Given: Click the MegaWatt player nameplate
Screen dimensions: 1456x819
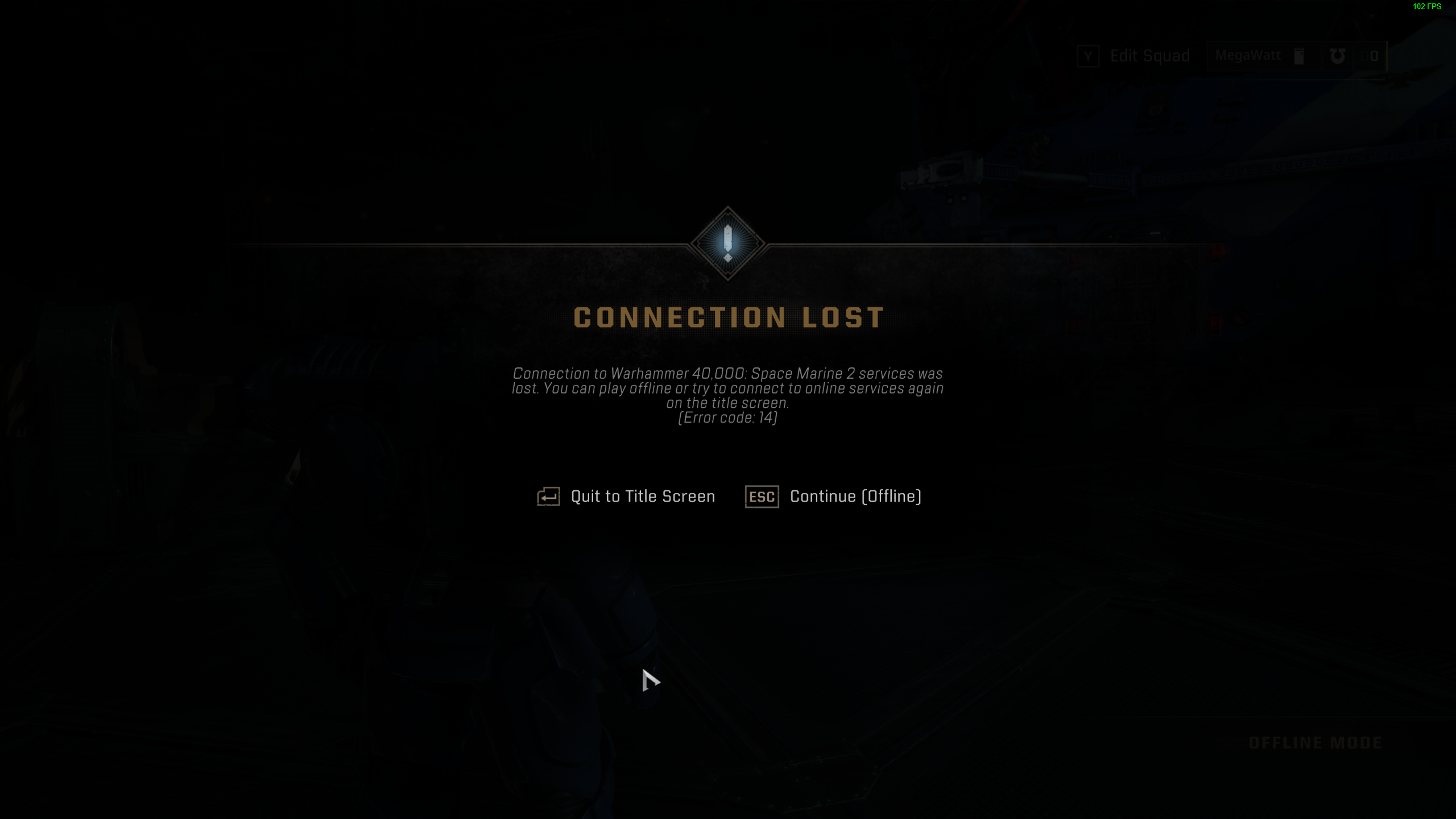Looking at the screenshot, I should tap(1248, 55).
